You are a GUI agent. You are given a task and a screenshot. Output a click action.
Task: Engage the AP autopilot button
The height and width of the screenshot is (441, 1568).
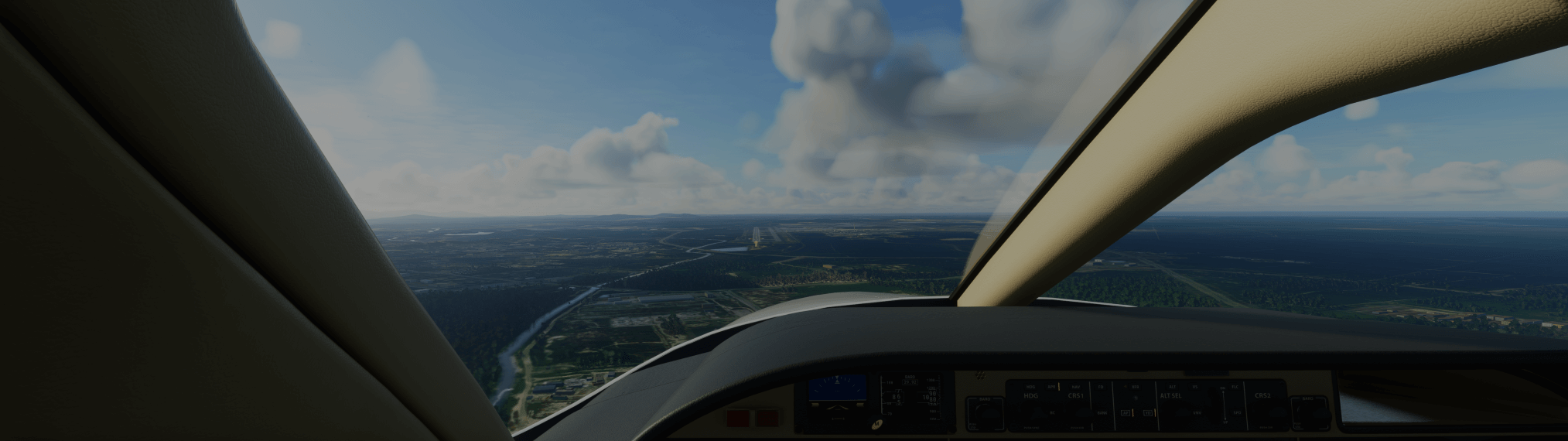tap(1126, 413)
